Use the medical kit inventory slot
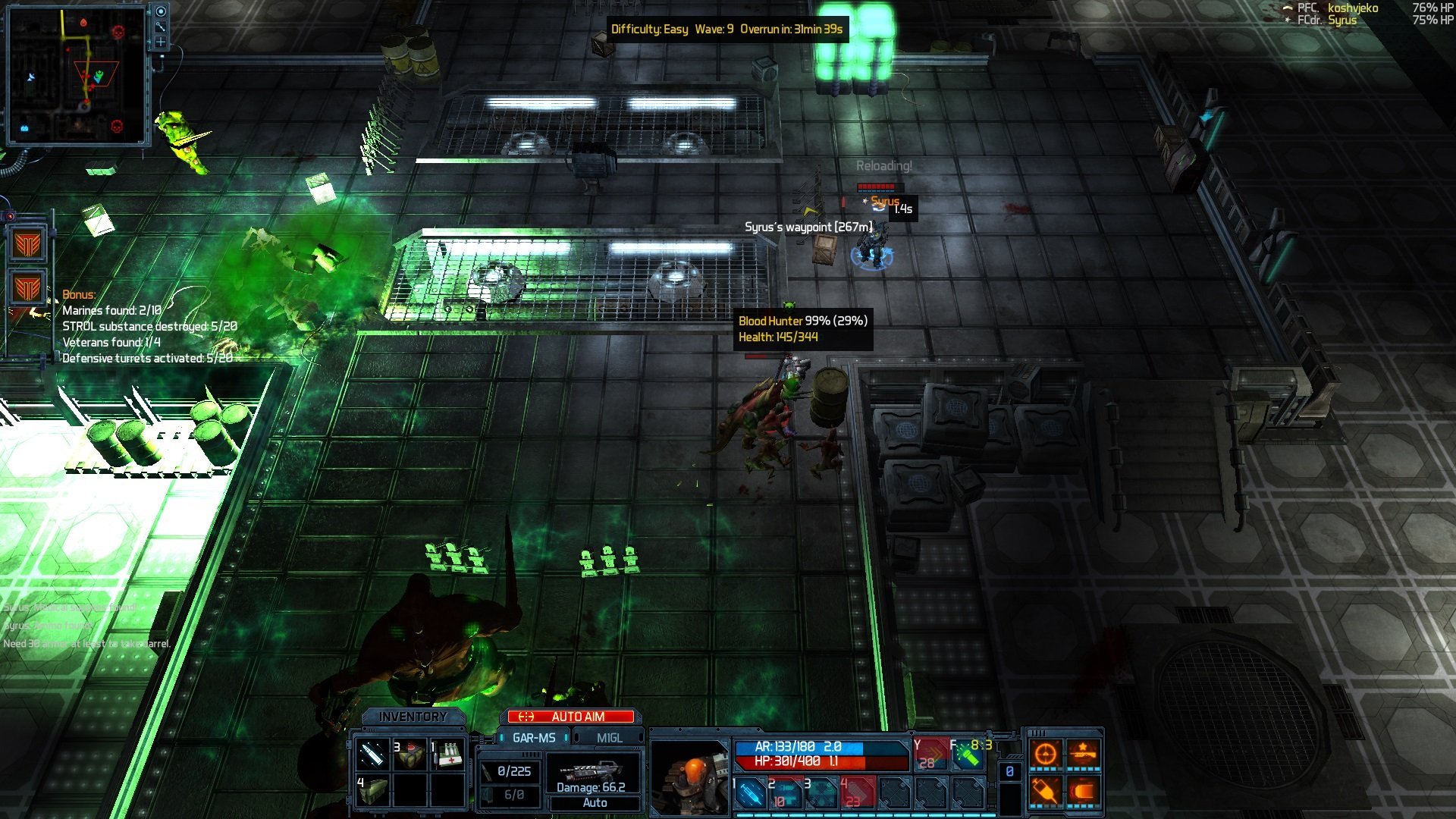The width and height of the screenshot is (1456, 819). point(448,755)
